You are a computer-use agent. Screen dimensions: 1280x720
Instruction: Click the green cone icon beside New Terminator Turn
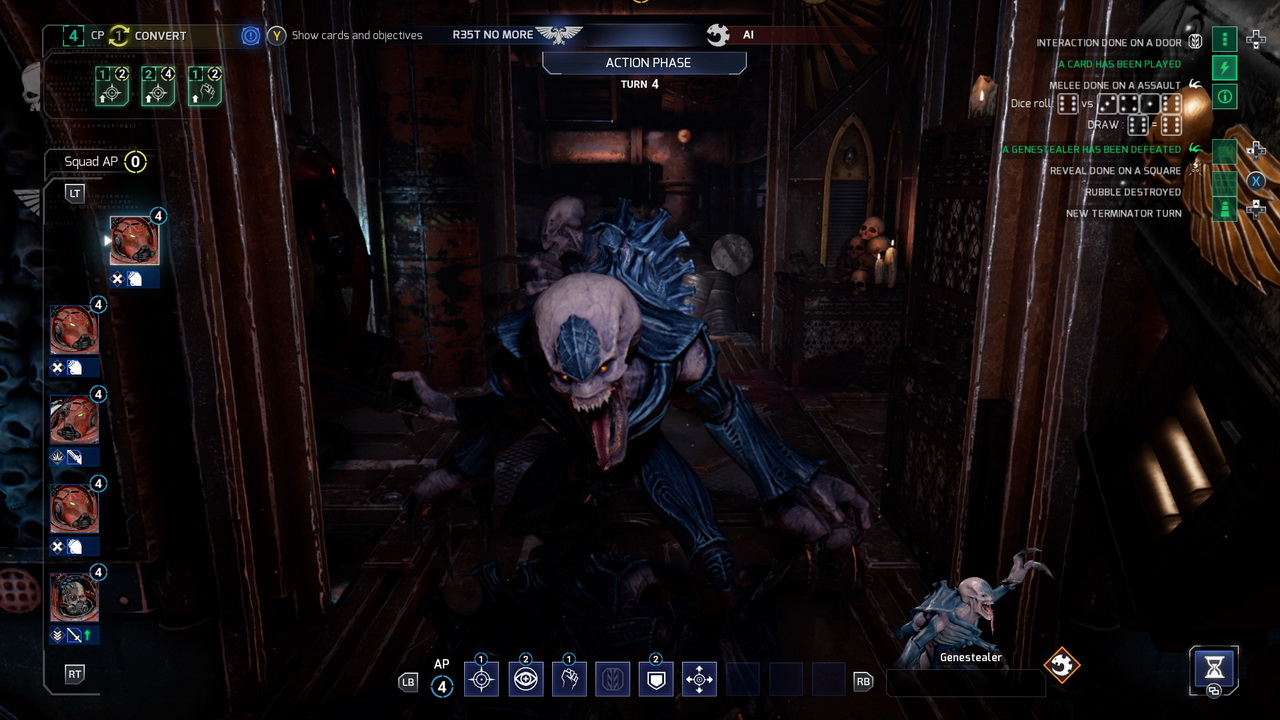point(1225,210)
